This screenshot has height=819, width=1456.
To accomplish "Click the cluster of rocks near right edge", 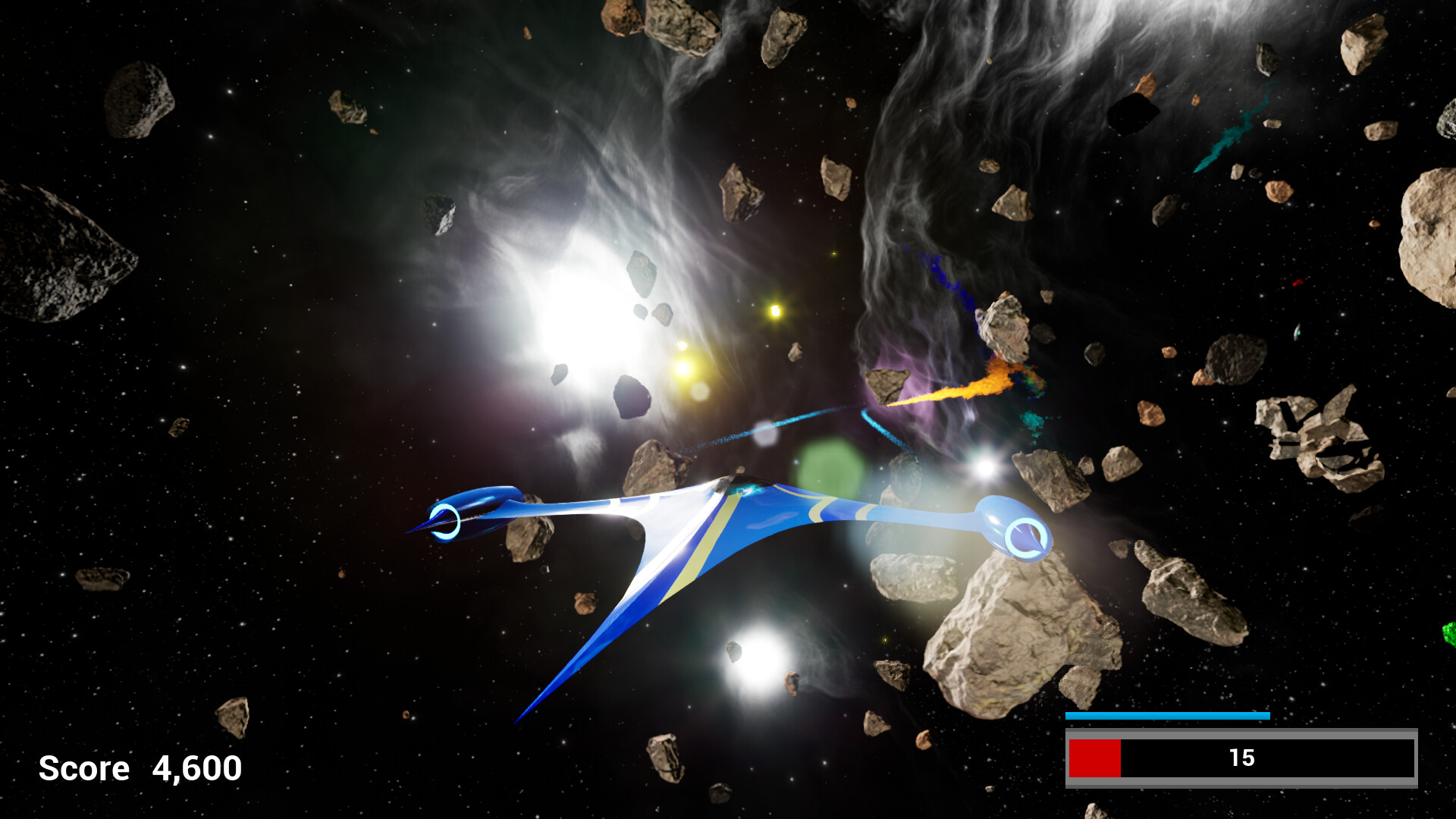I will pyautogui.click(x=1319, y=438).
